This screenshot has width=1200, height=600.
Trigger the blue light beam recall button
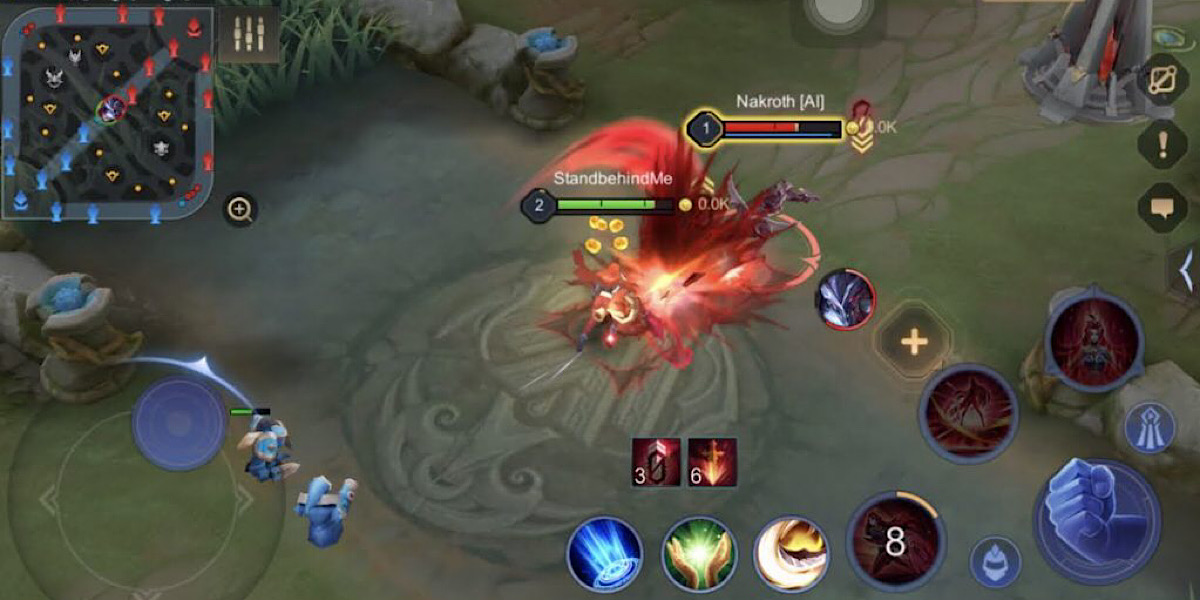coord(604,553)
